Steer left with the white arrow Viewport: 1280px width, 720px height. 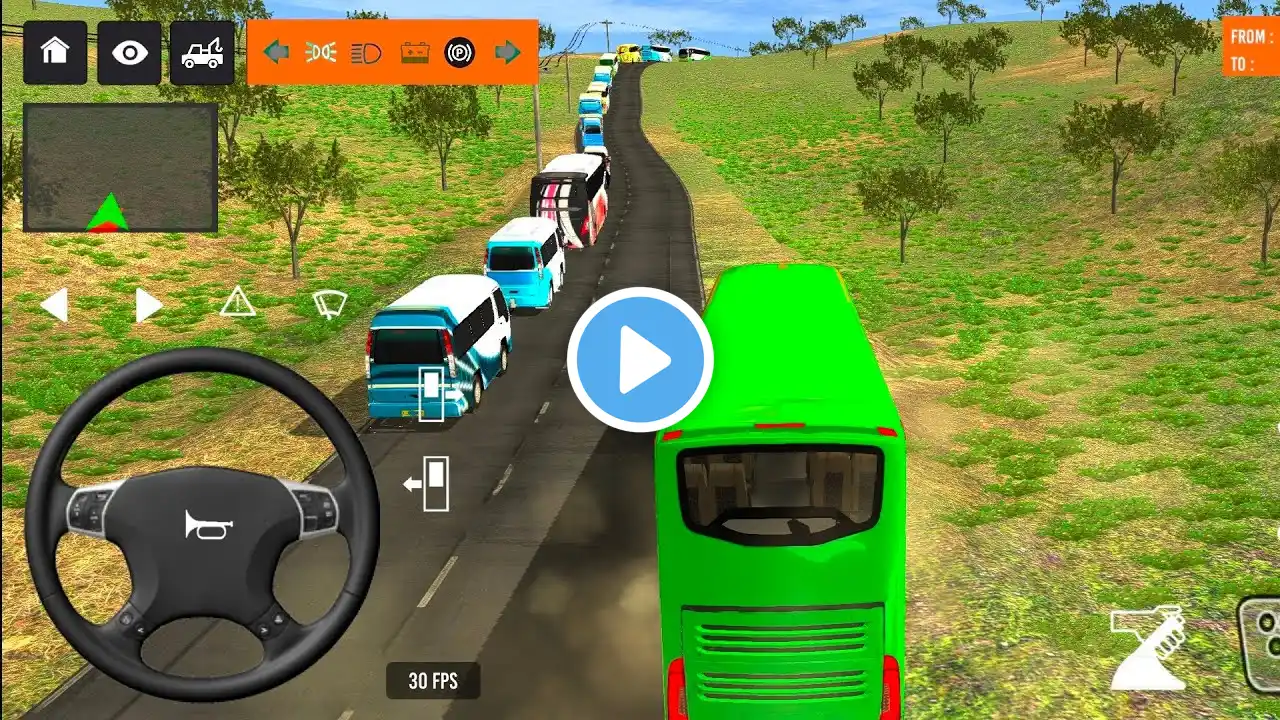54,305
